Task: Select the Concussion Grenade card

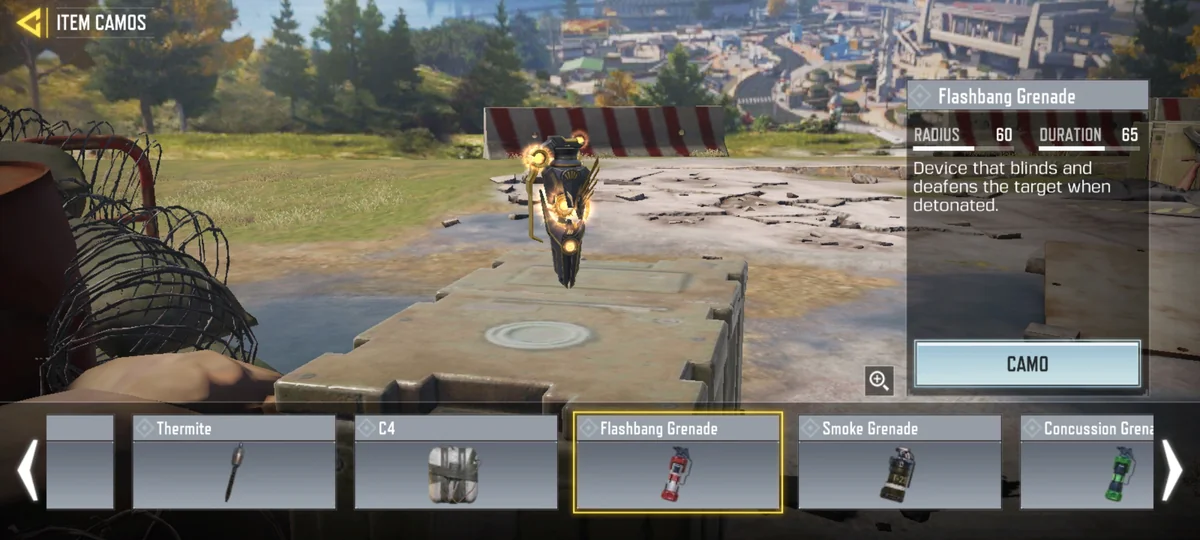Action: 1087,463
